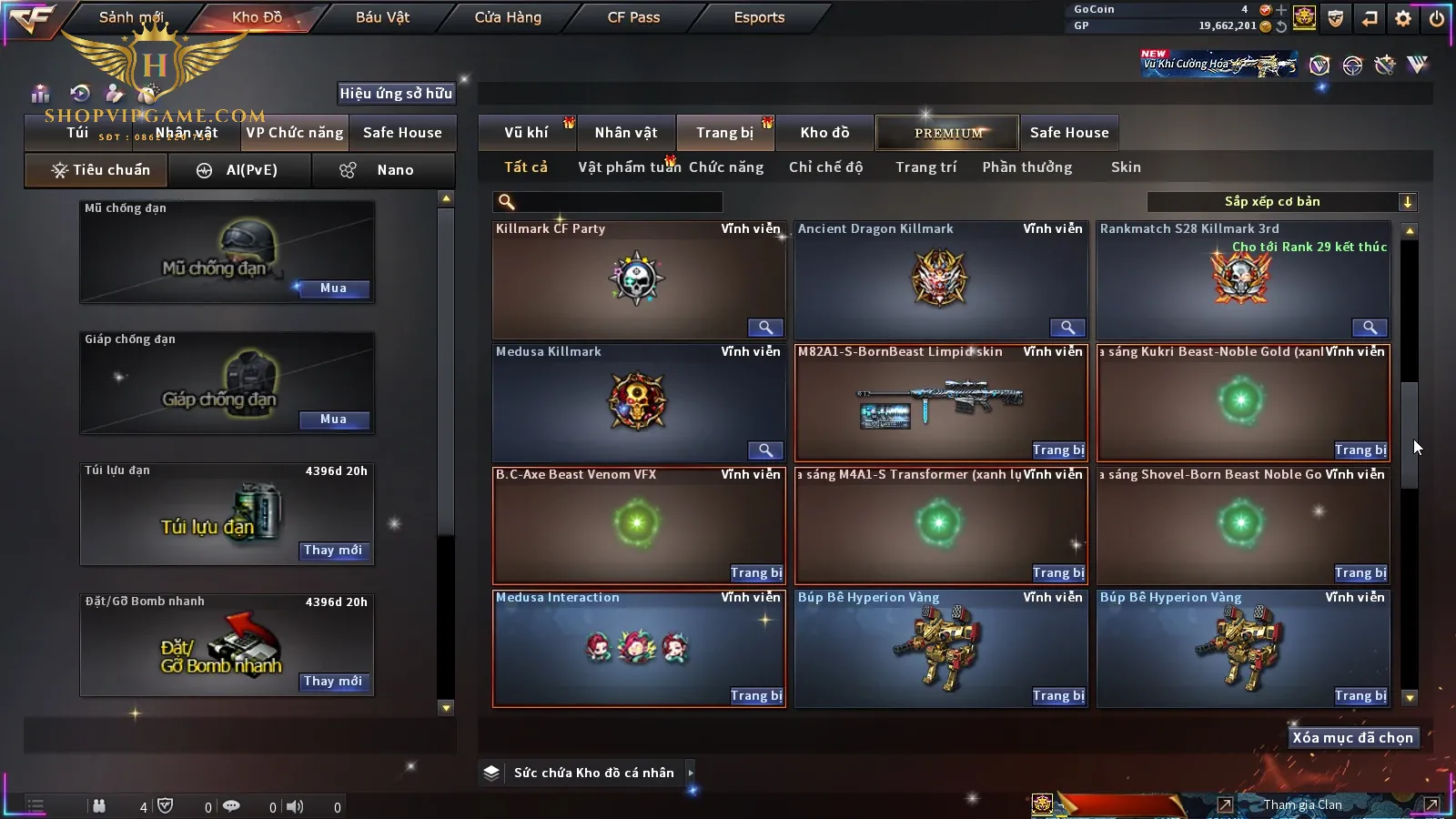Select the PREMIUM storage tab

pos(948,133)
